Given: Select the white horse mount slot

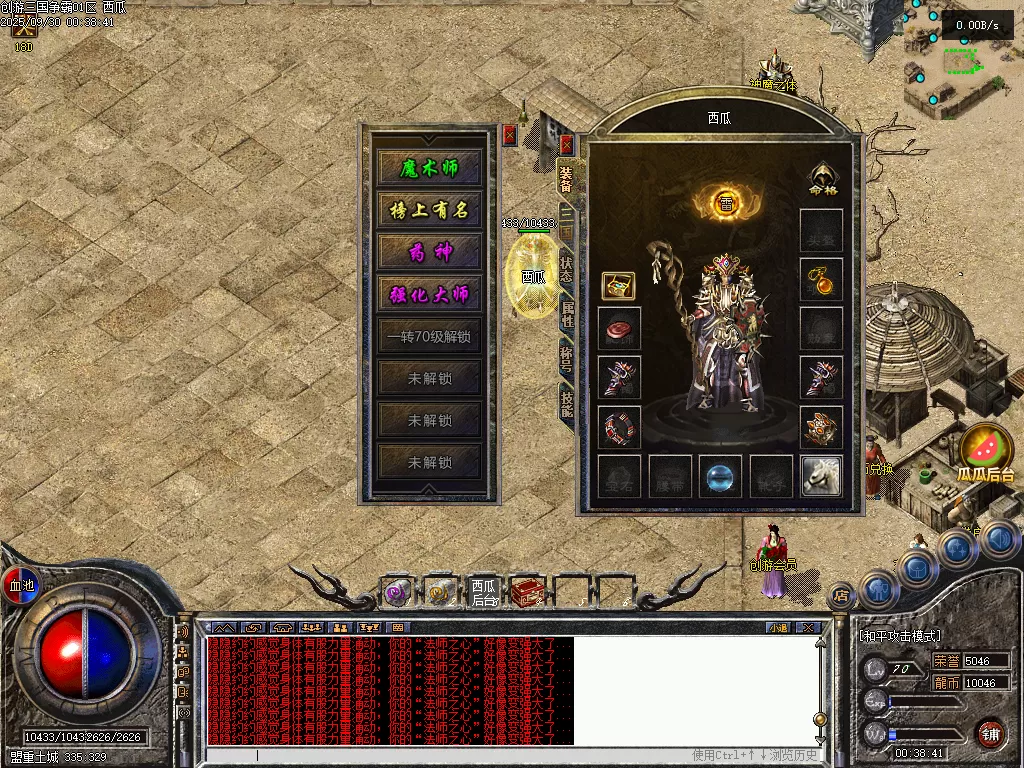Looking at the screenshot, I should pos(821,475).
